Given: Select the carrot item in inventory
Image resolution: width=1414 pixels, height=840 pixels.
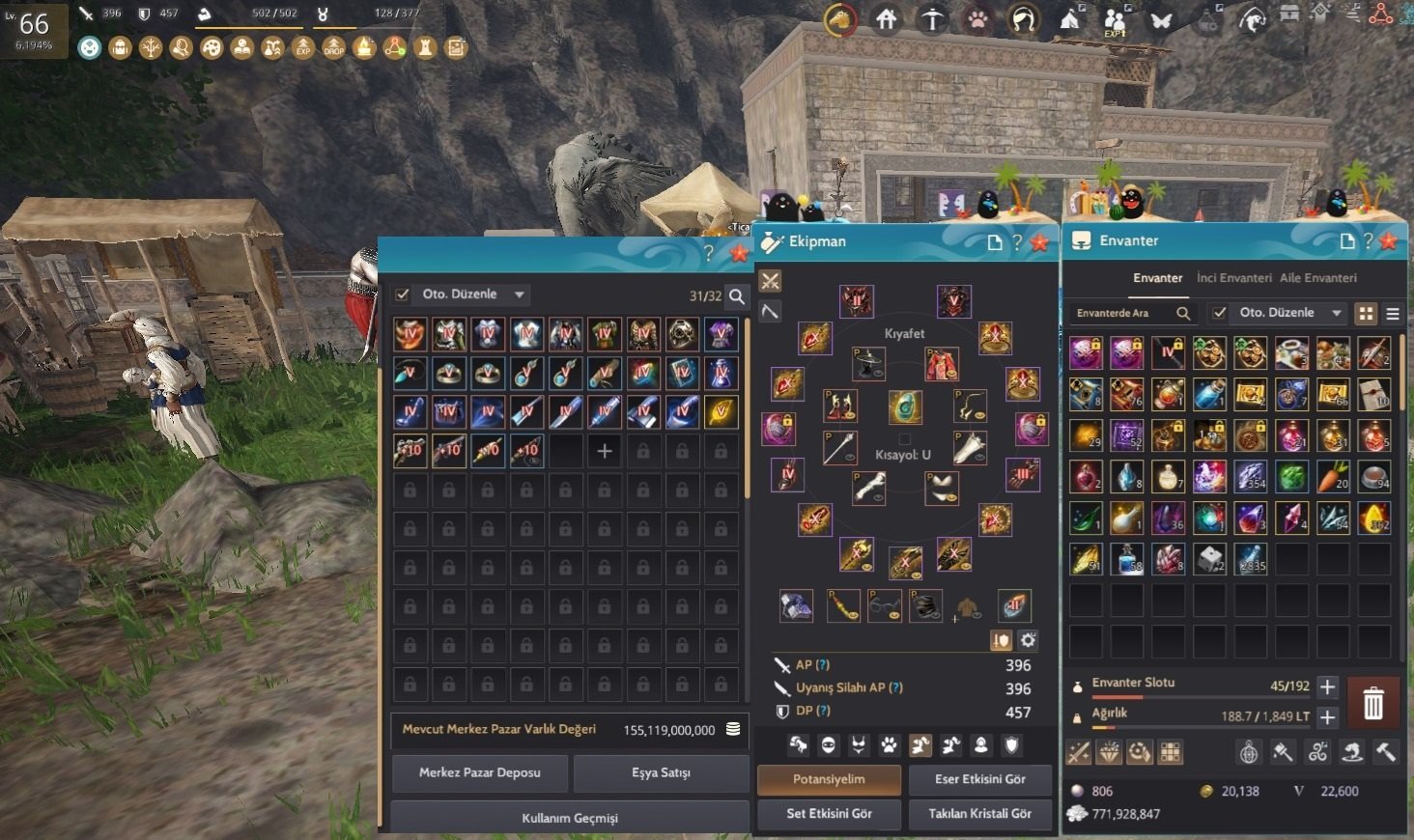Looking at the screenshot, I should (1333, 476).
